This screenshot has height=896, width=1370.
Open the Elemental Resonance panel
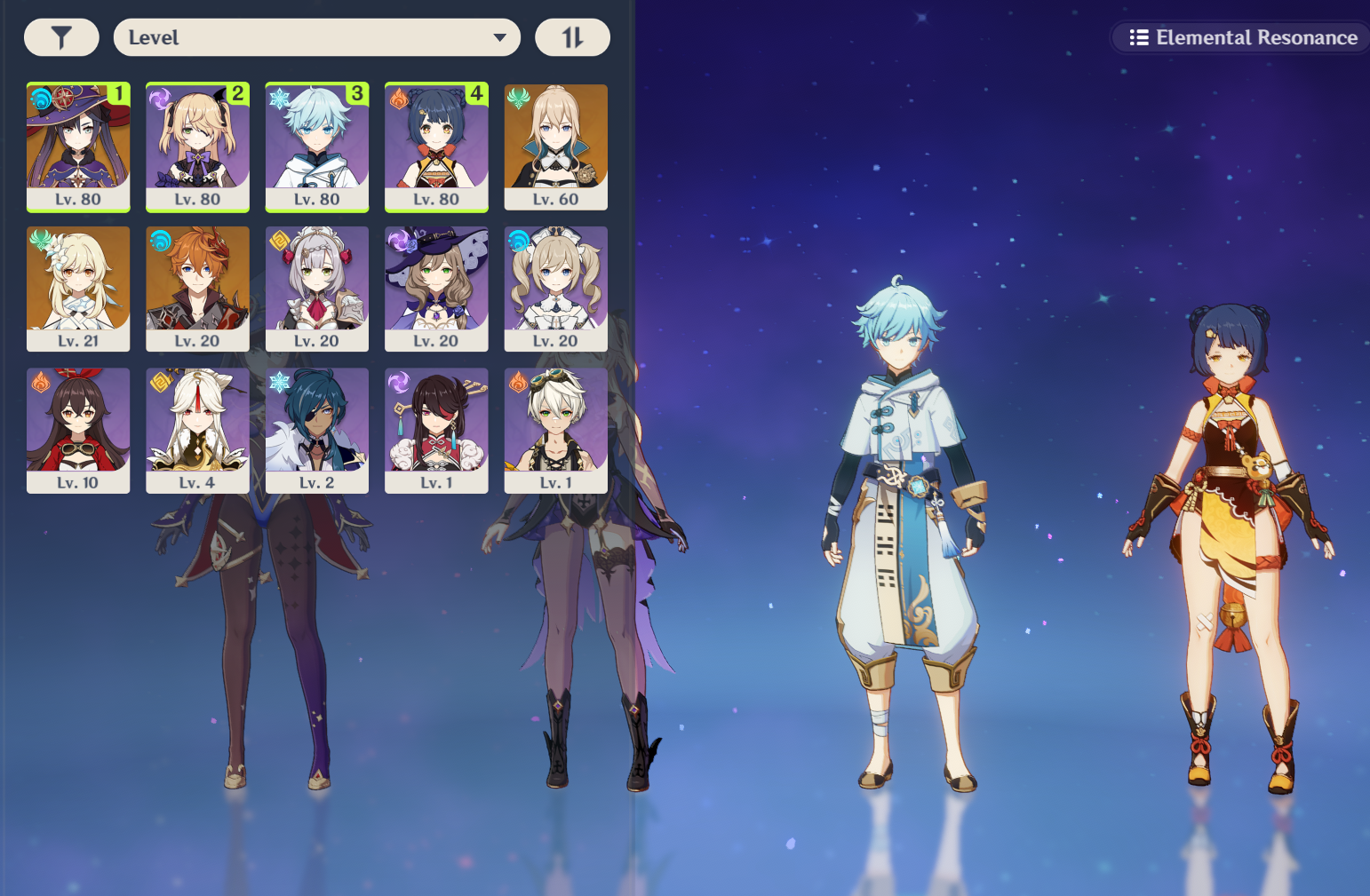tap(1239, 37)
